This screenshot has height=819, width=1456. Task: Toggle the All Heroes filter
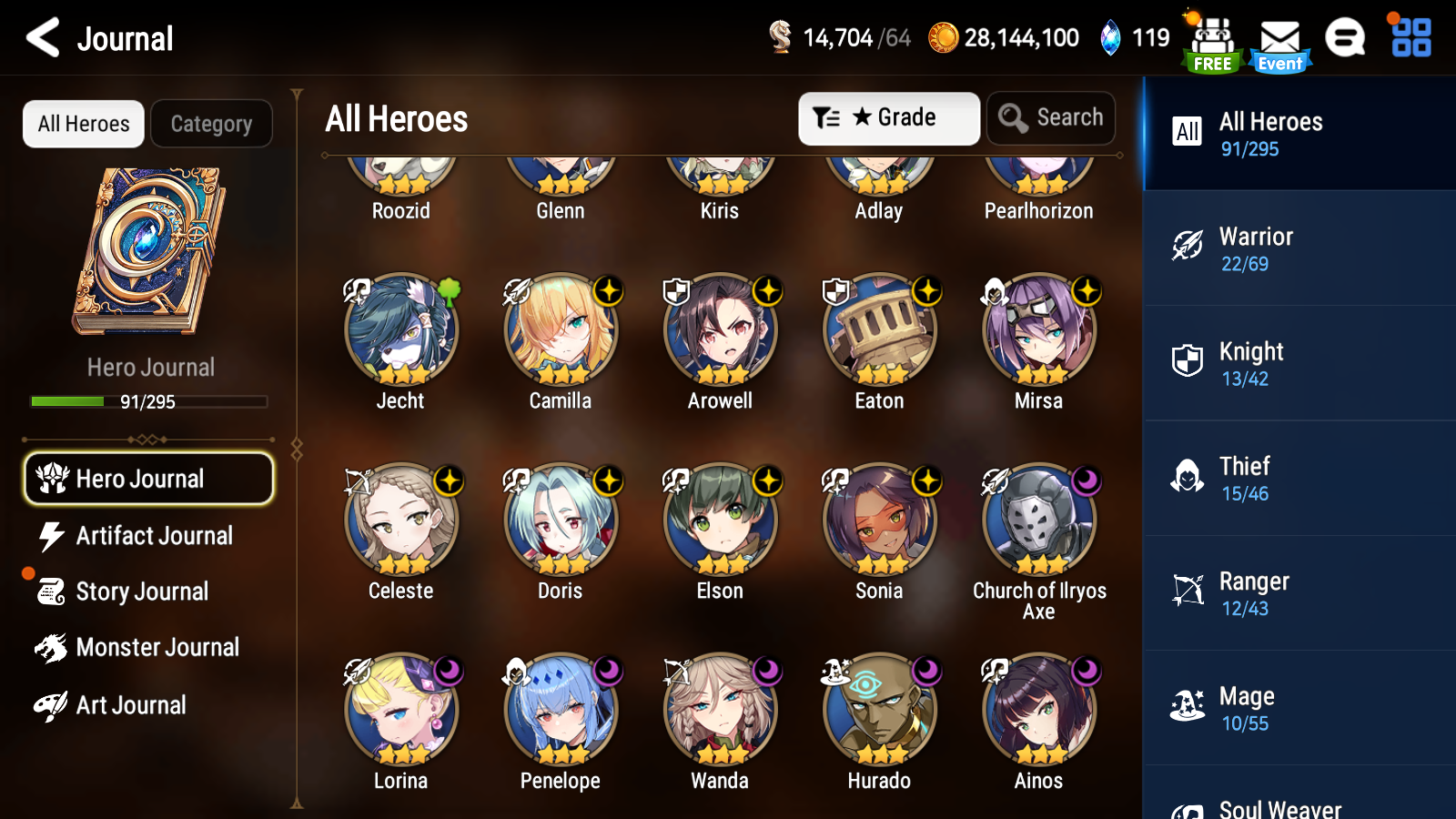(x=83, y=124)
